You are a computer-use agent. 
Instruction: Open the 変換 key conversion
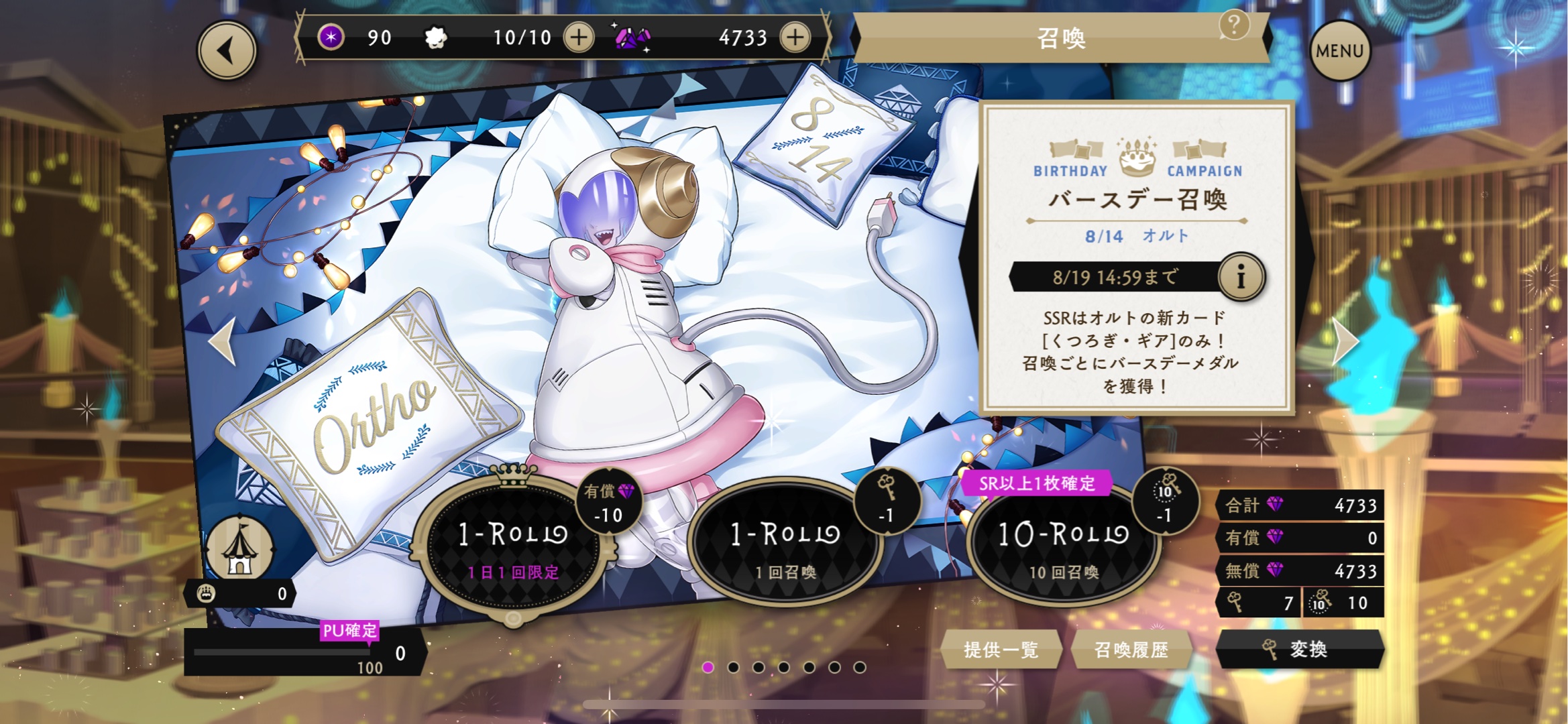(1299, 649)
